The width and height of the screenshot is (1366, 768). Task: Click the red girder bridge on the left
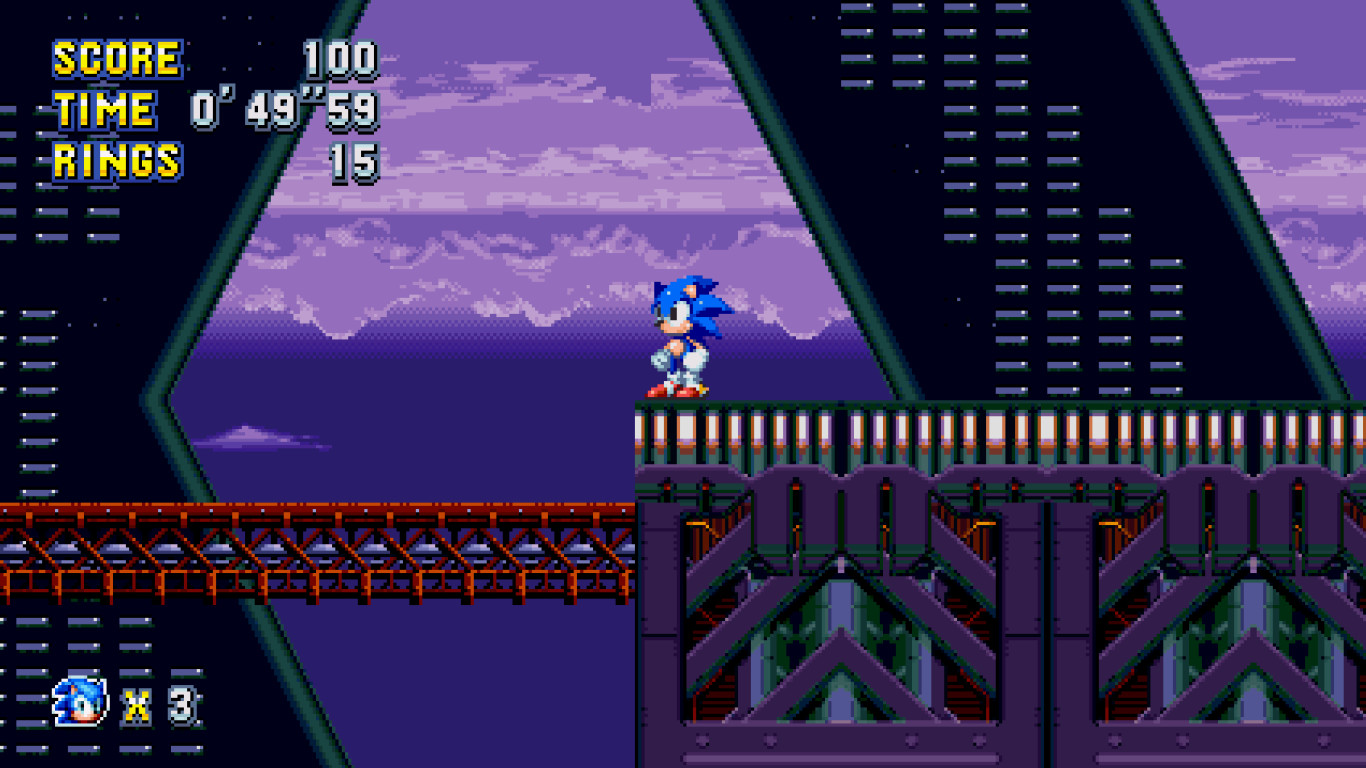(x=300, y=555)
